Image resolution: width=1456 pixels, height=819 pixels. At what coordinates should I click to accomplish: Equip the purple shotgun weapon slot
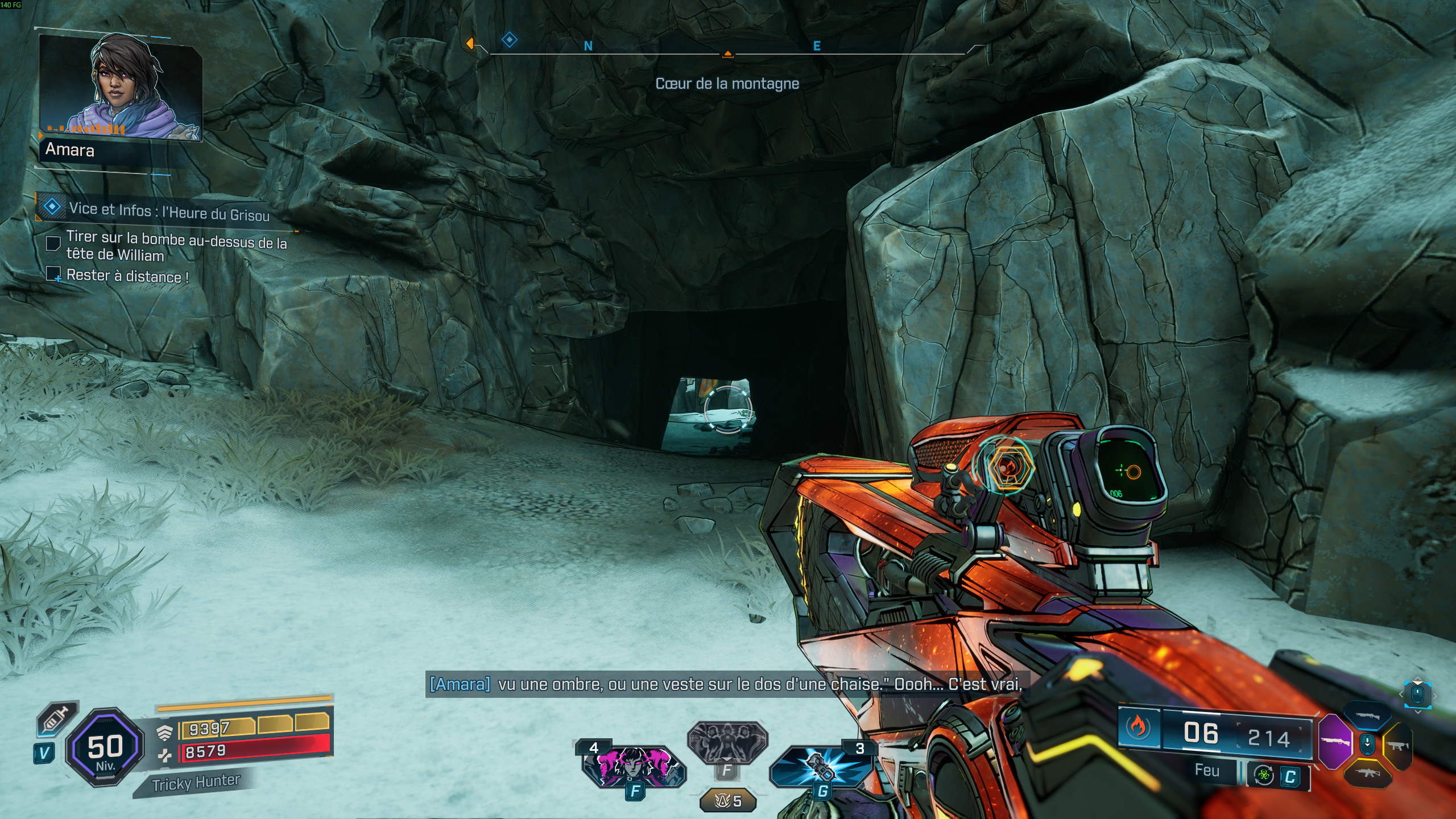click(1334, 742)
